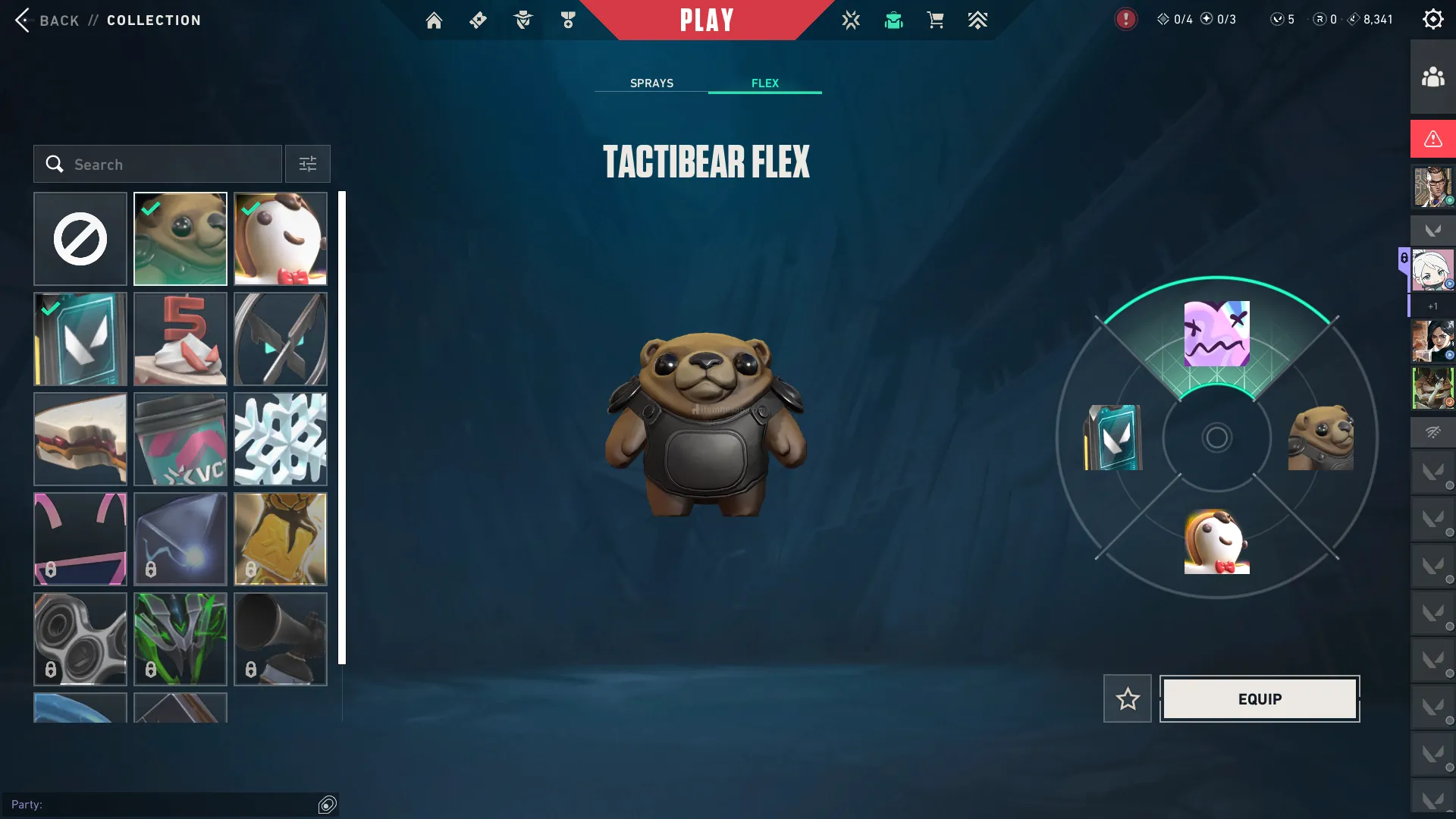
Task: Open the social friends panel
Action: click(1432, 77)
